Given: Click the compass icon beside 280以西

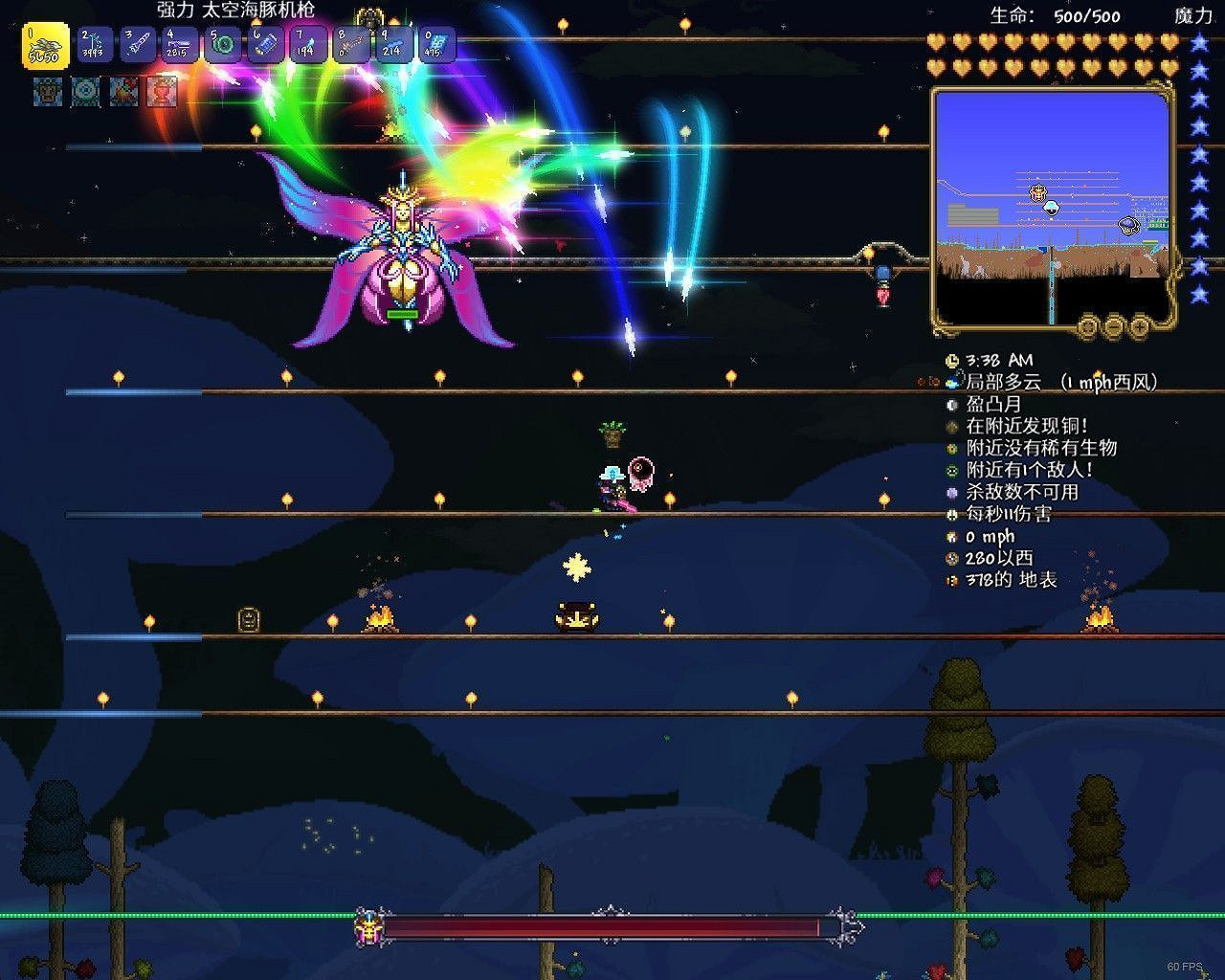Looking at the screenshot, I should [951, 557].
